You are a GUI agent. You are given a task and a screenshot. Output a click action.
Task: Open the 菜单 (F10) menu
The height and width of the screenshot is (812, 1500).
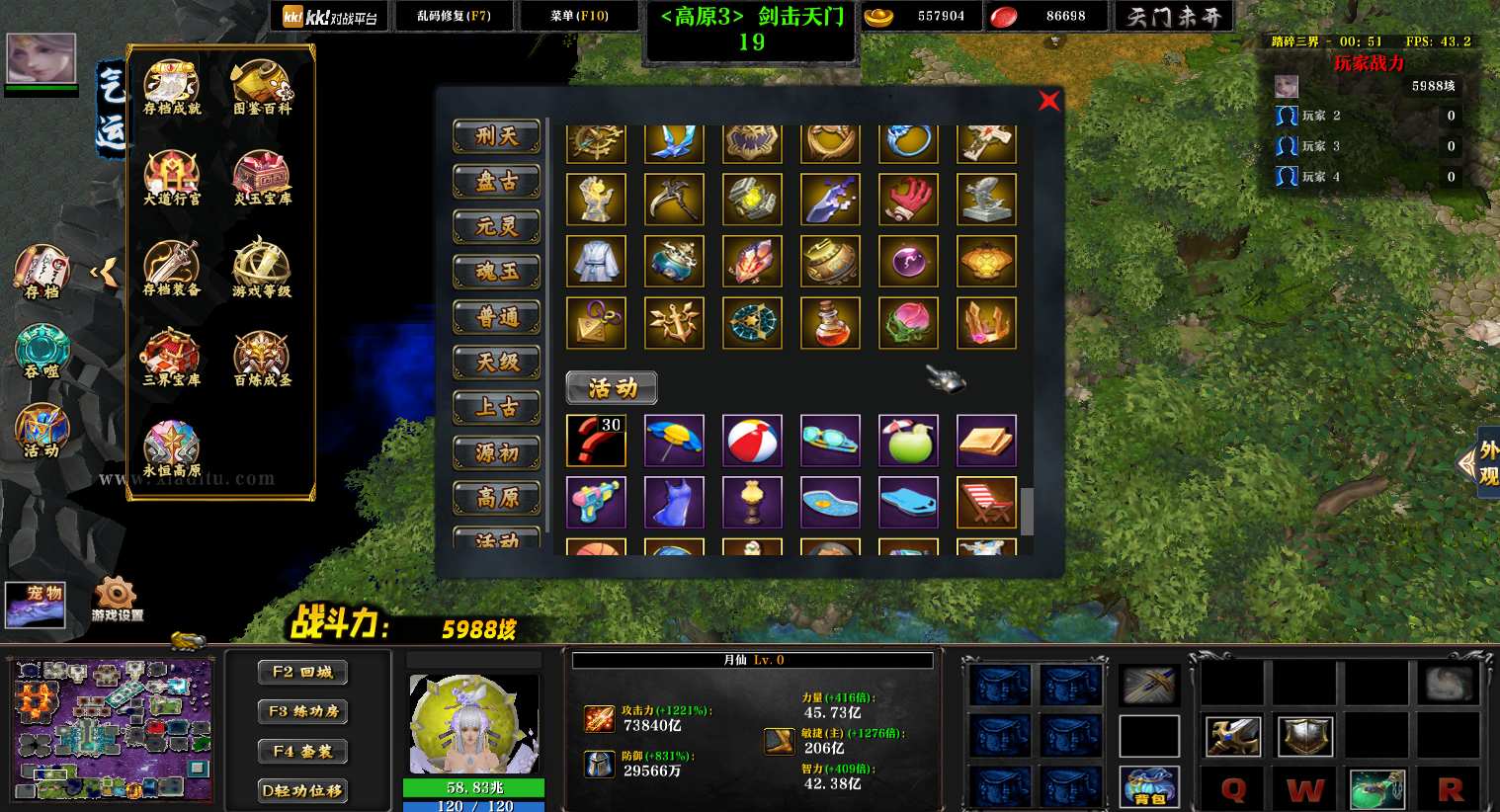(x=579, y=16)
